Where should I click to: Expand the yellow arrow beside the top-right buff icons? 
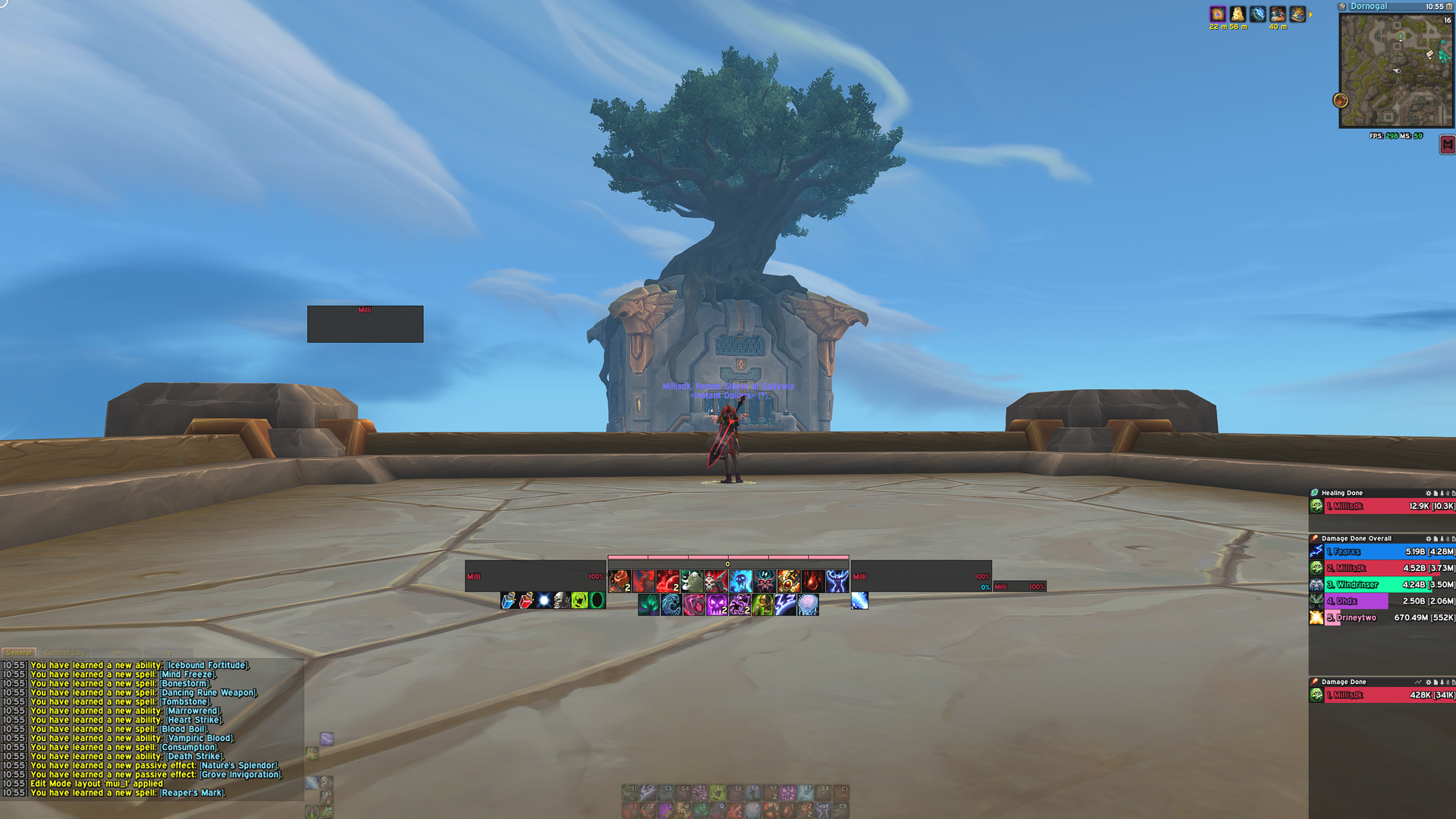tap(1311, 13)
